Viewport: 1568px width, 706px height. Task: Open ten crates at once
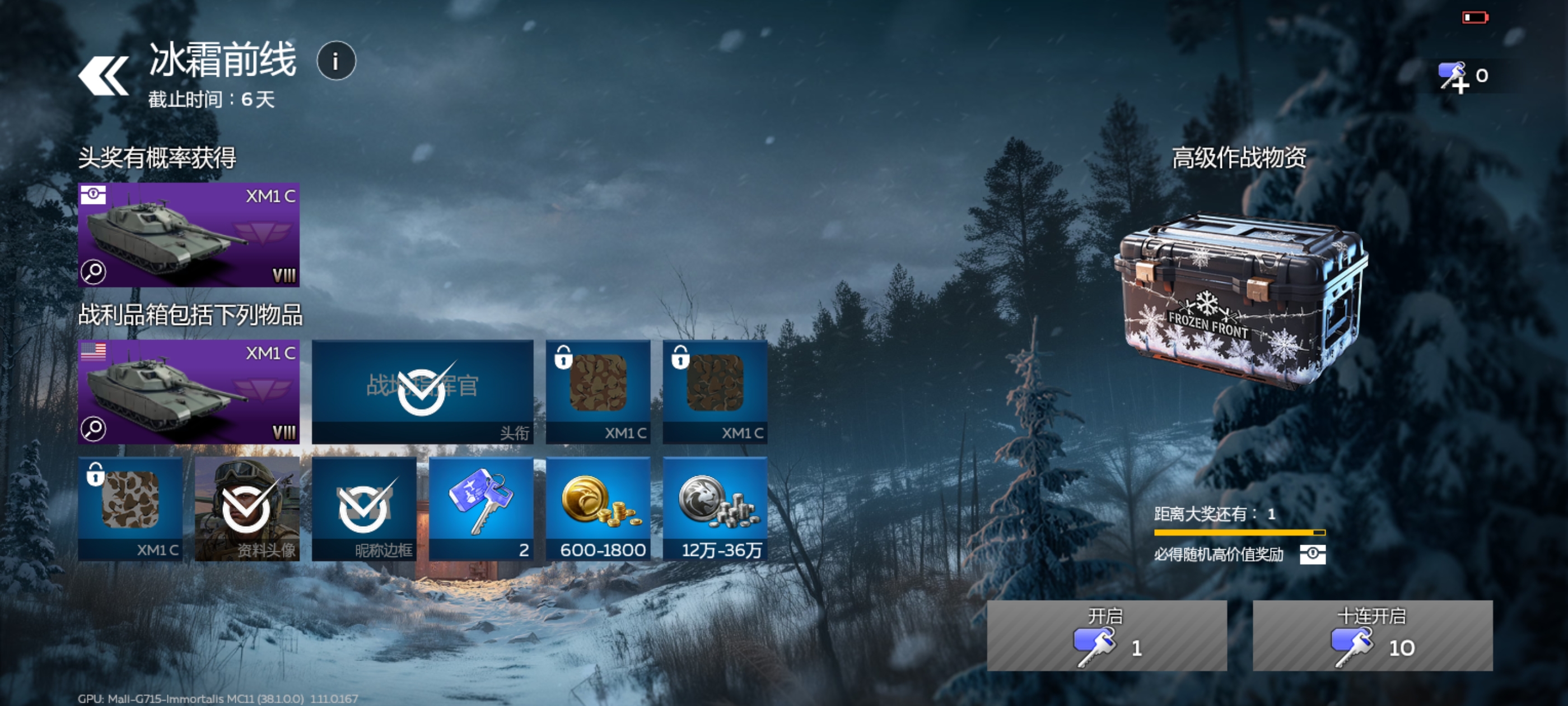(x=1372, y=635)
